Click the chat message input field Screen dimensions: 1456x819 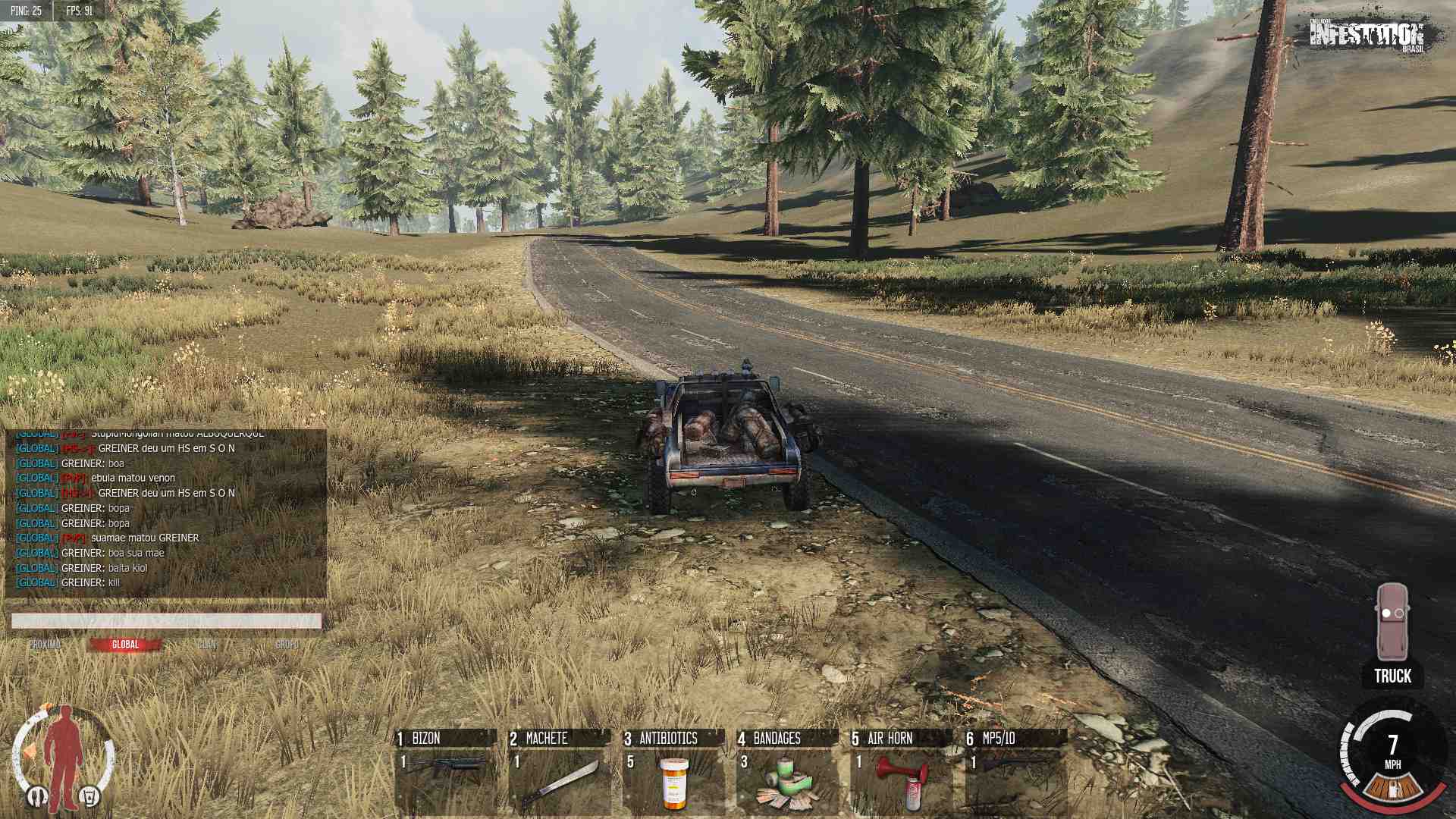coord(166,621)
